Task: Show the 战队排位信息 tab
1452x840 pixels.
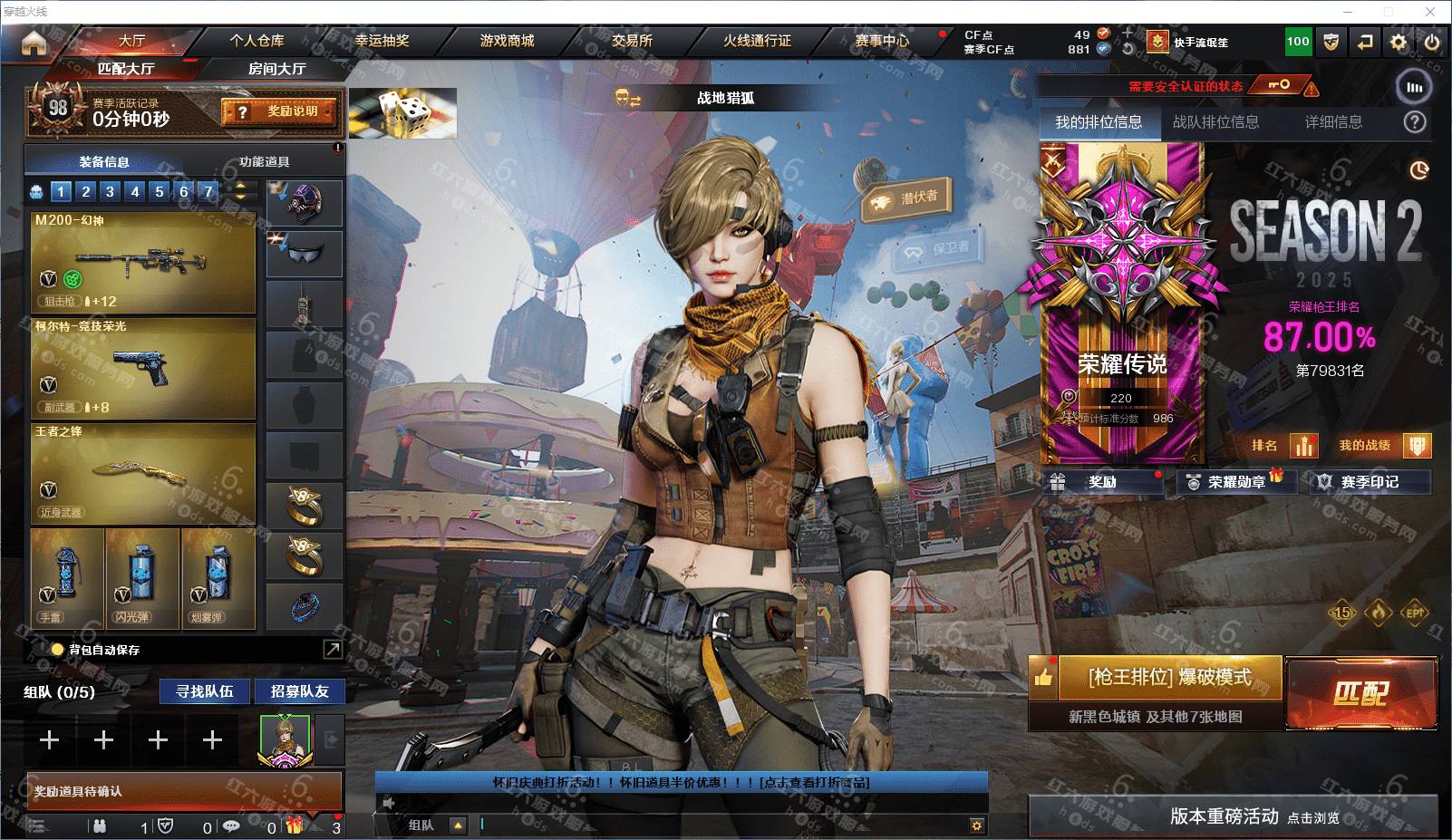Action: 1215,122
